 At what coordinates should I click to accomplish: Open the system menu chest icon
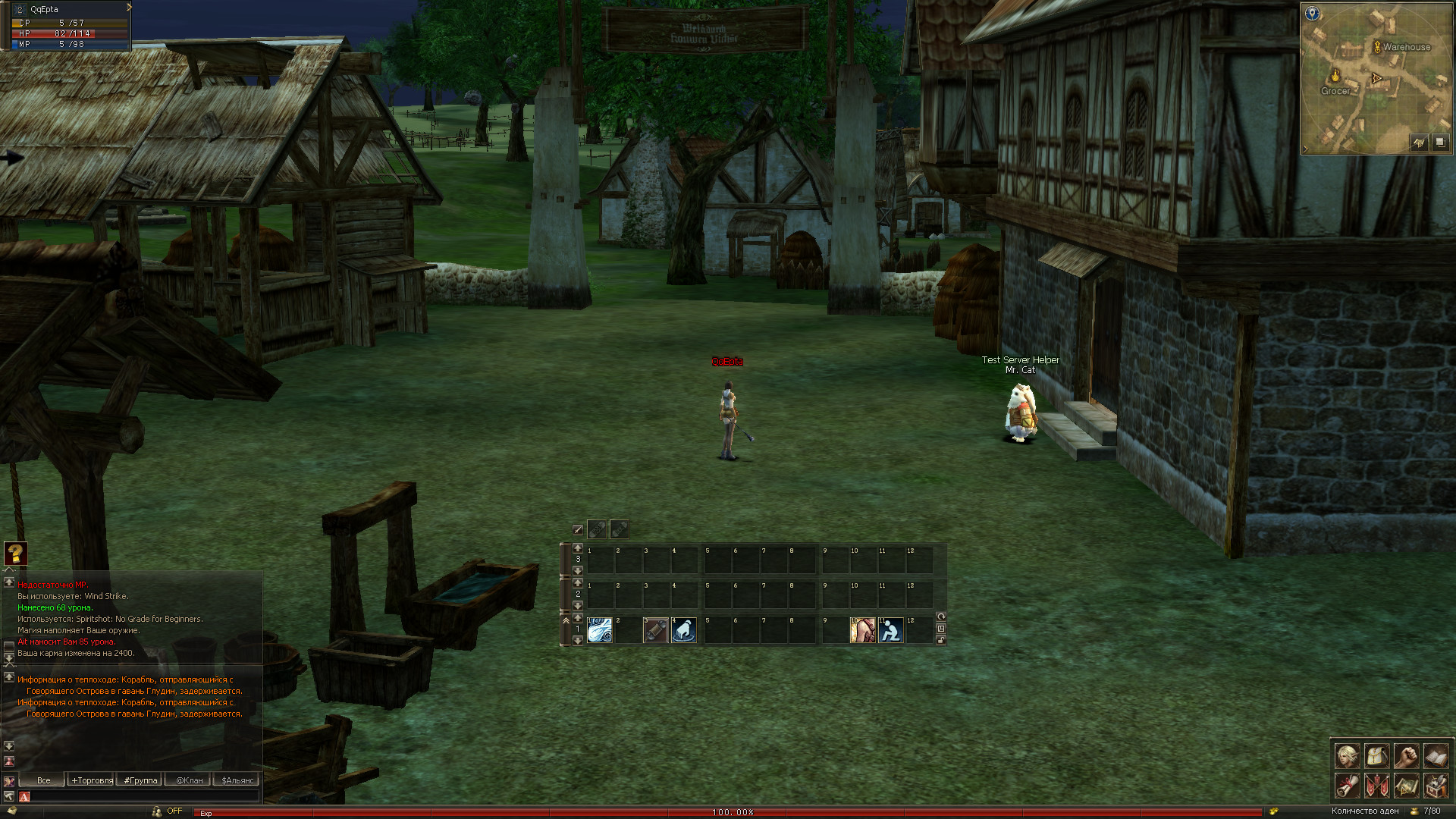[1436, 786]
